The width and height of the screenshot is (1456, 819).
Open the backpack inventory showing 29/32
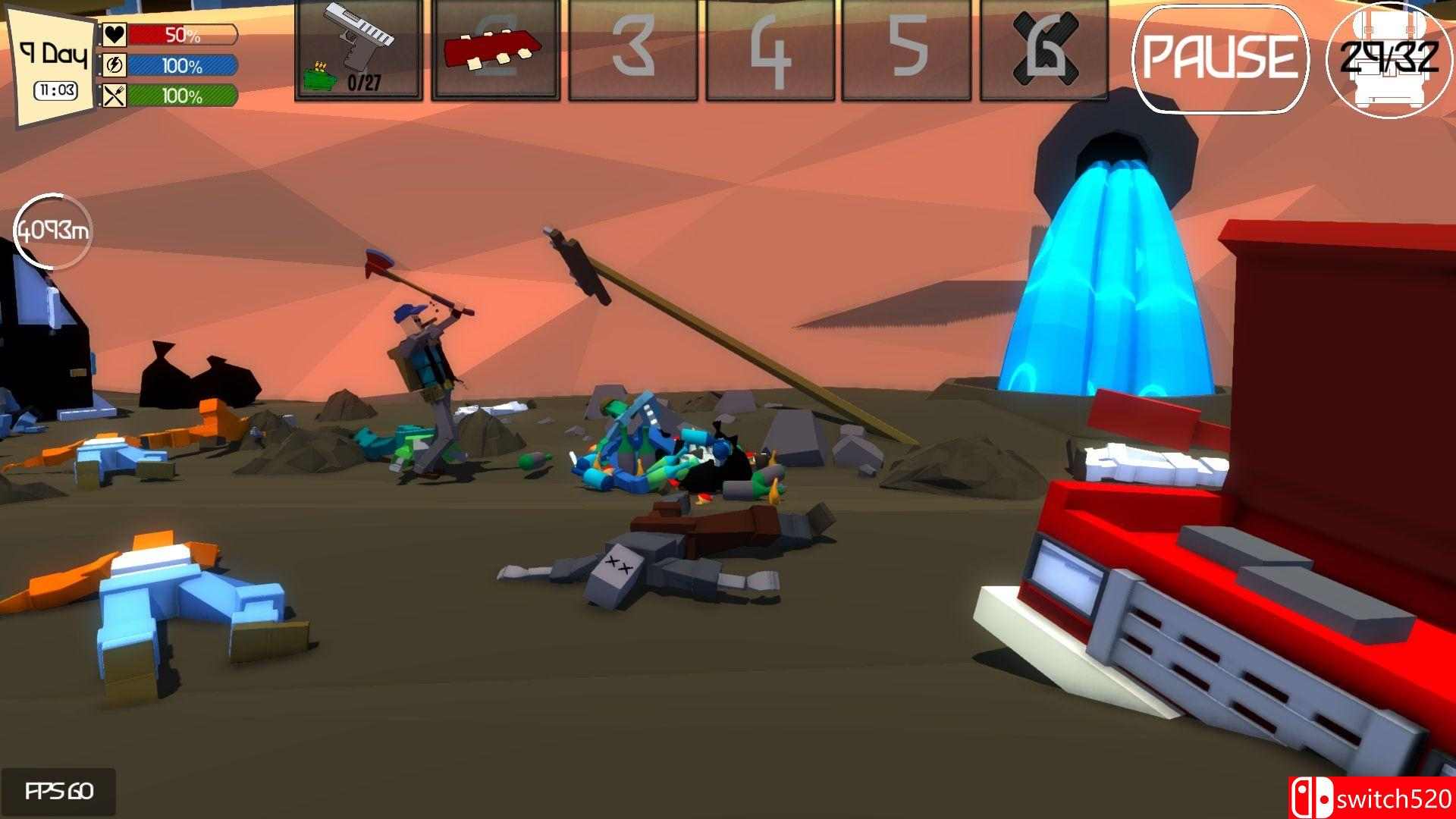click(1389, 59)
